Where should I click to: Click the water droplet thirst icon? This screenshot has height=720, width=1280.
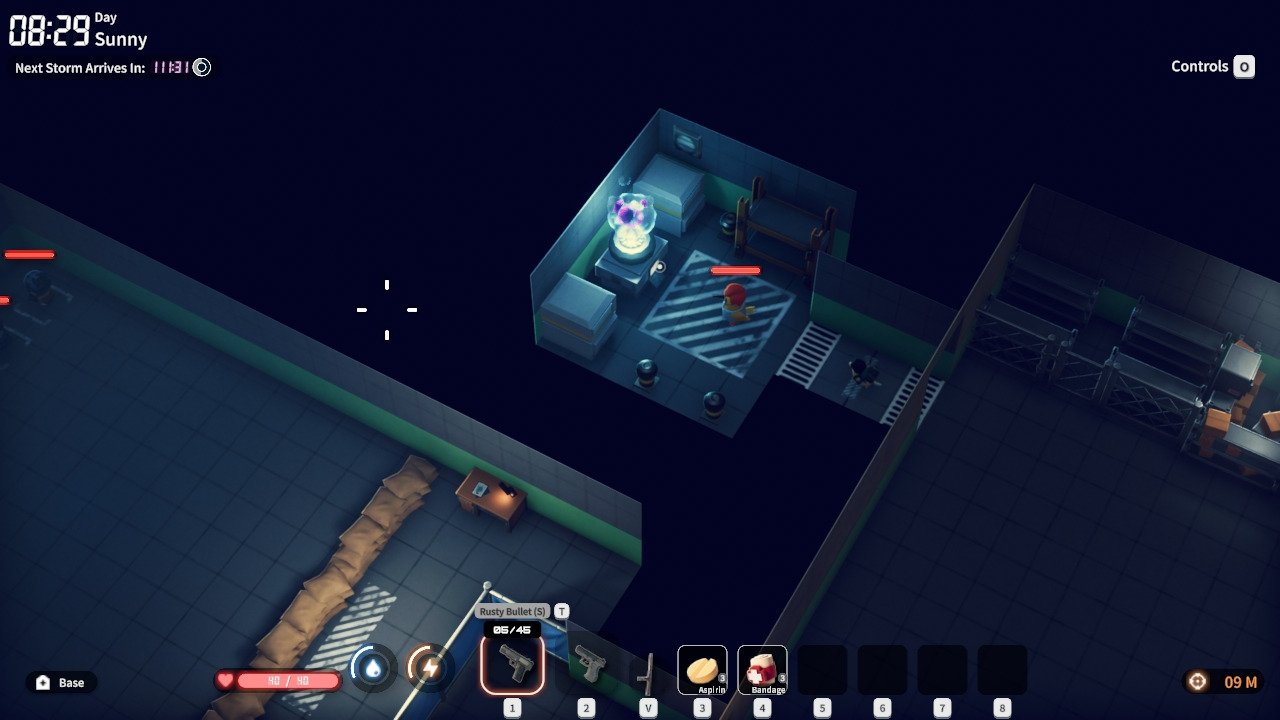click(x=373, y=668)
